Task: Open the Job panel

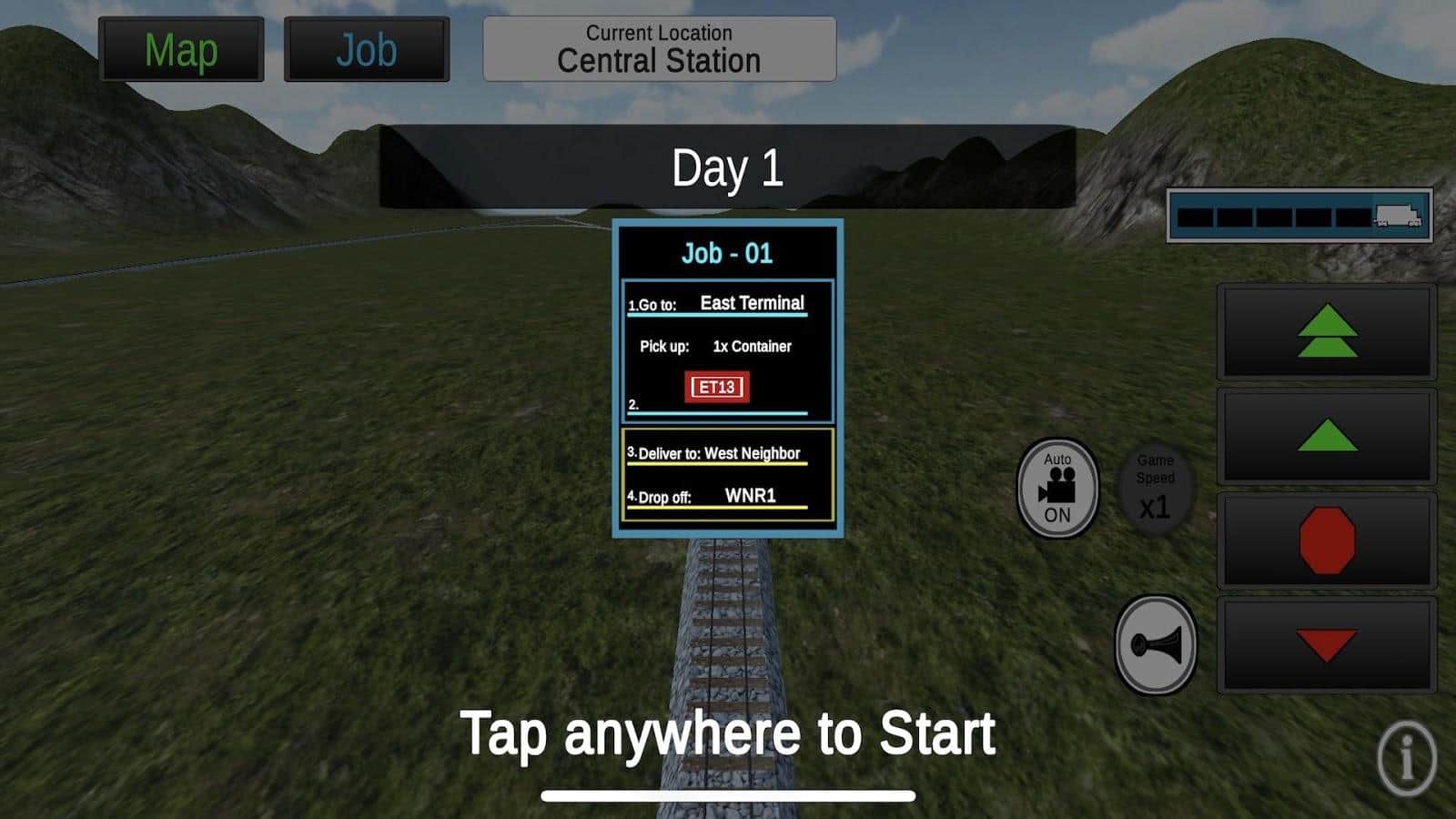Action: 366,50
